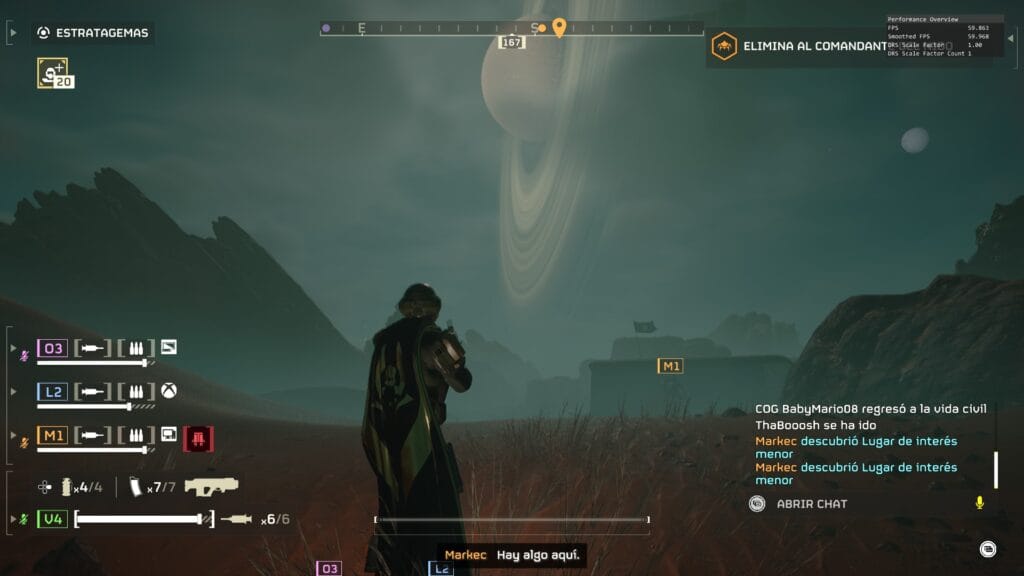
Task: Click the Xbox platform icon beside L2
Action: [x=169, y=391]
